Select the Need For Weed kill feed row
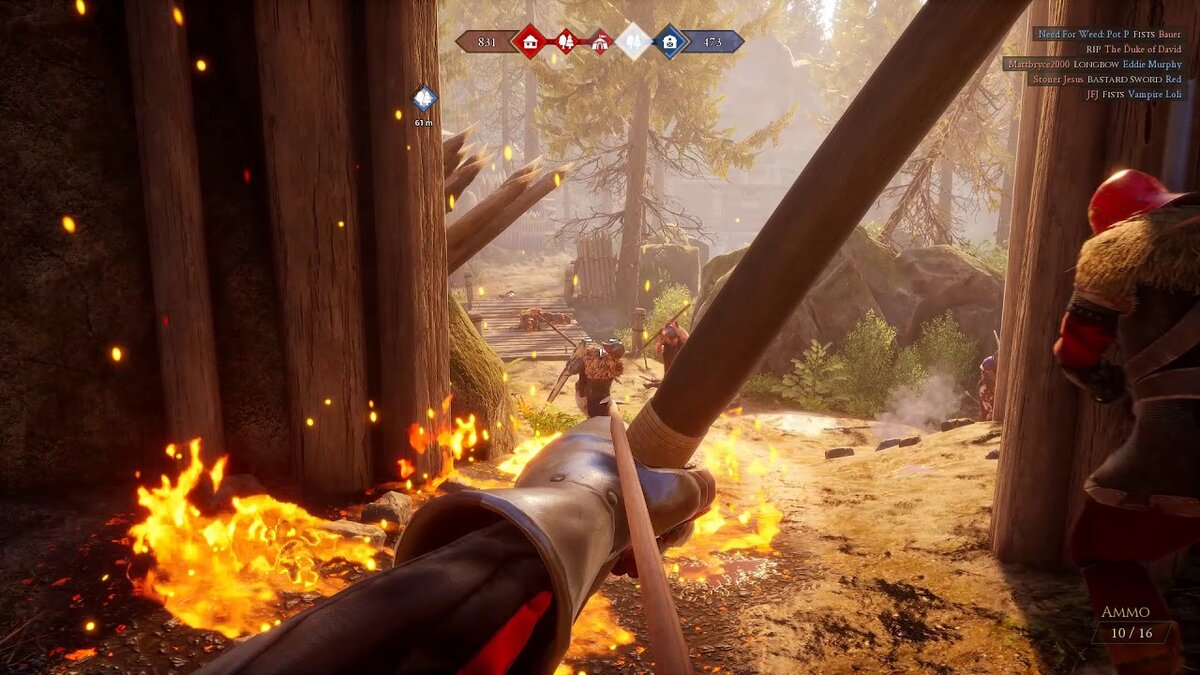This screenshot has height=675, width=1200. click(x=1109, y=33)
